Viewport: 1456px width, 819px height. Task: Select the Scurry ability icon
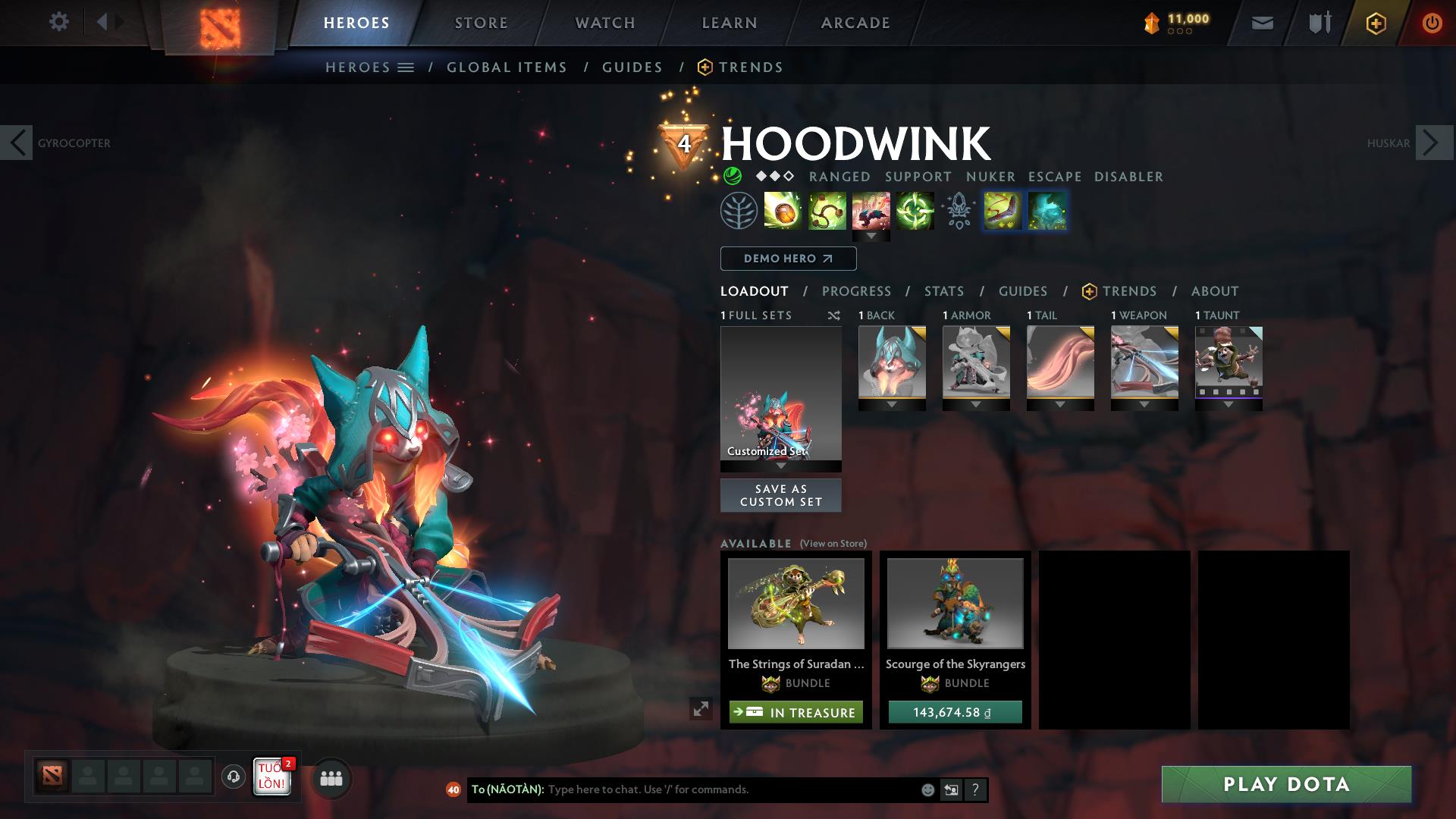tap(872, 212)
